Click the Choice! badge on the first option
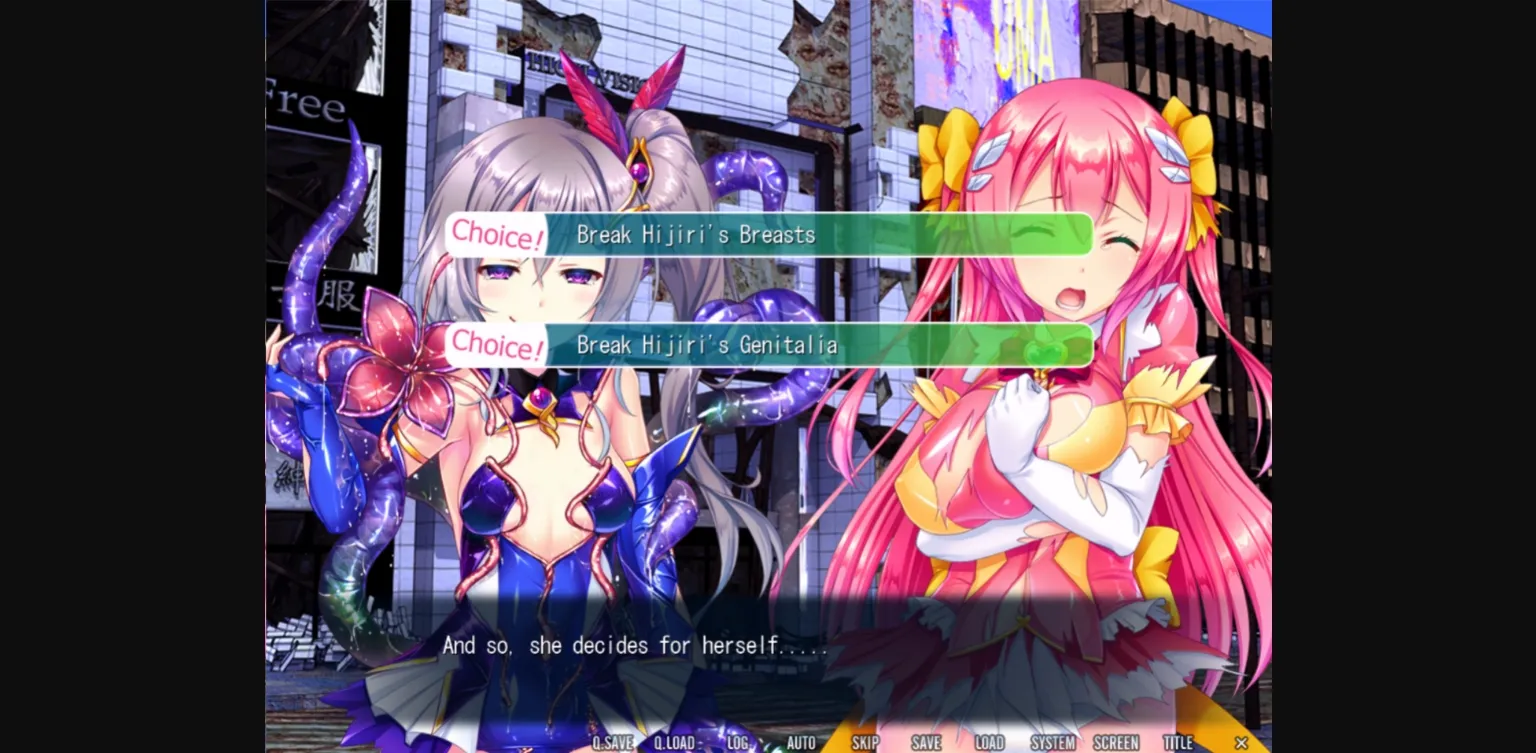The width and height of the screenshot is (1536, 753). (496, 234)
